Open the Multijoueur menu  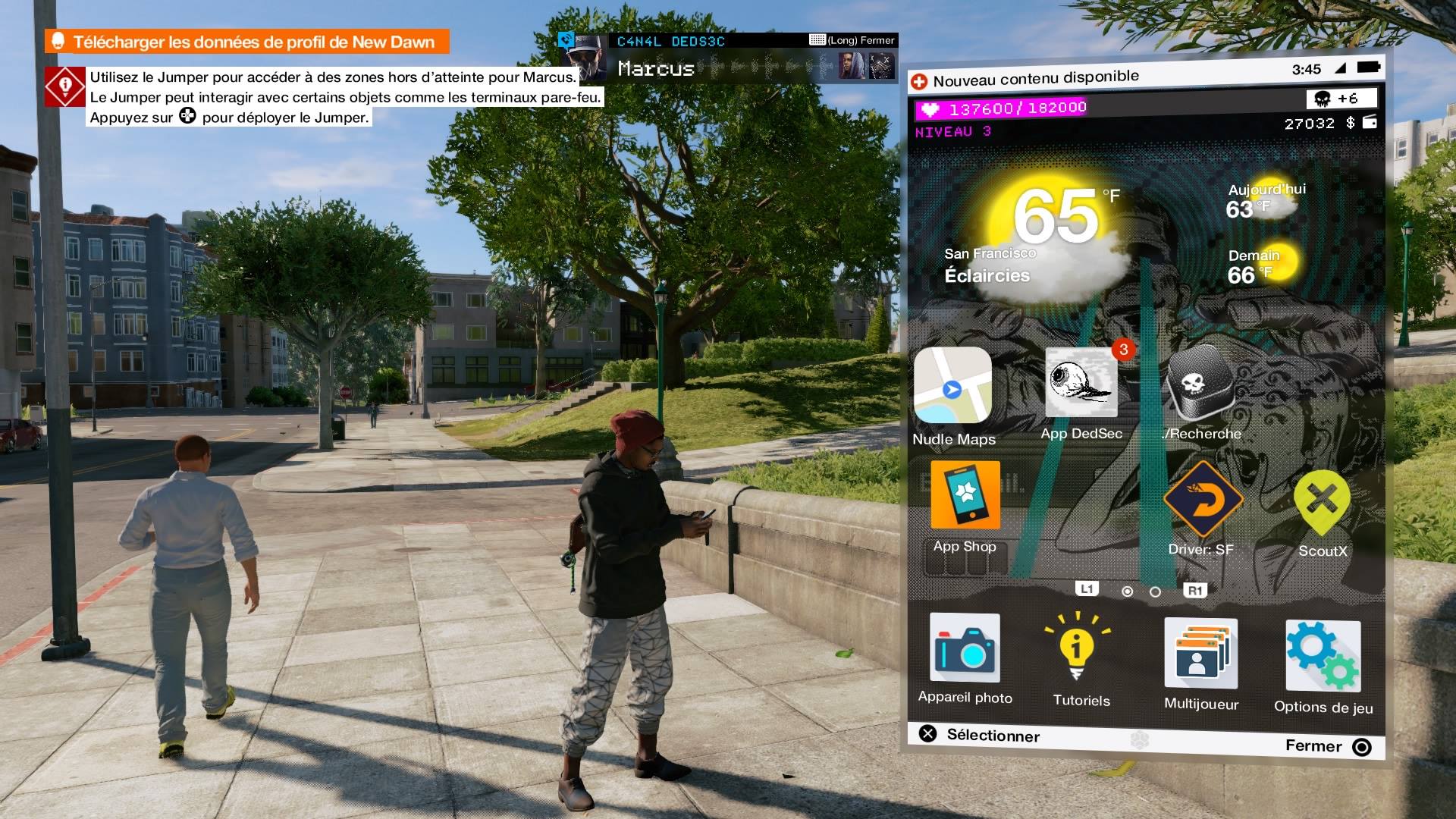(x=1200, y=652)
